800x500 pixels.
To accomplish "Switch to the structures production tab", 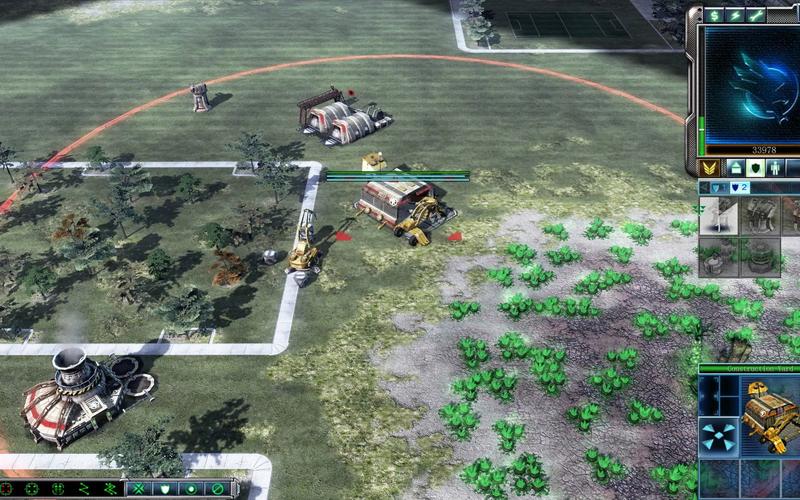I will coord(735,168).
